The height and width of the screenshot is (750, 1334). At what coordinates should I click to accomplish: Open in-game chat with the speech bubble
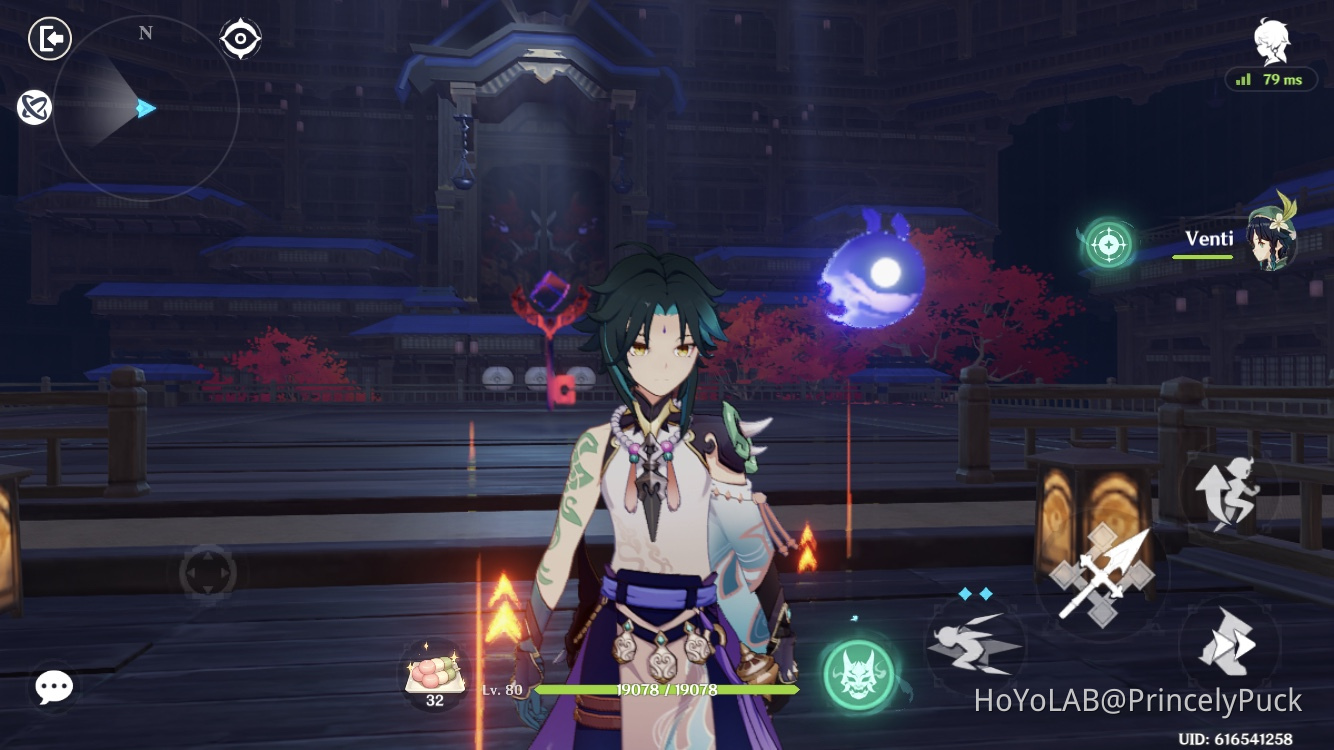tap(53, 687)
